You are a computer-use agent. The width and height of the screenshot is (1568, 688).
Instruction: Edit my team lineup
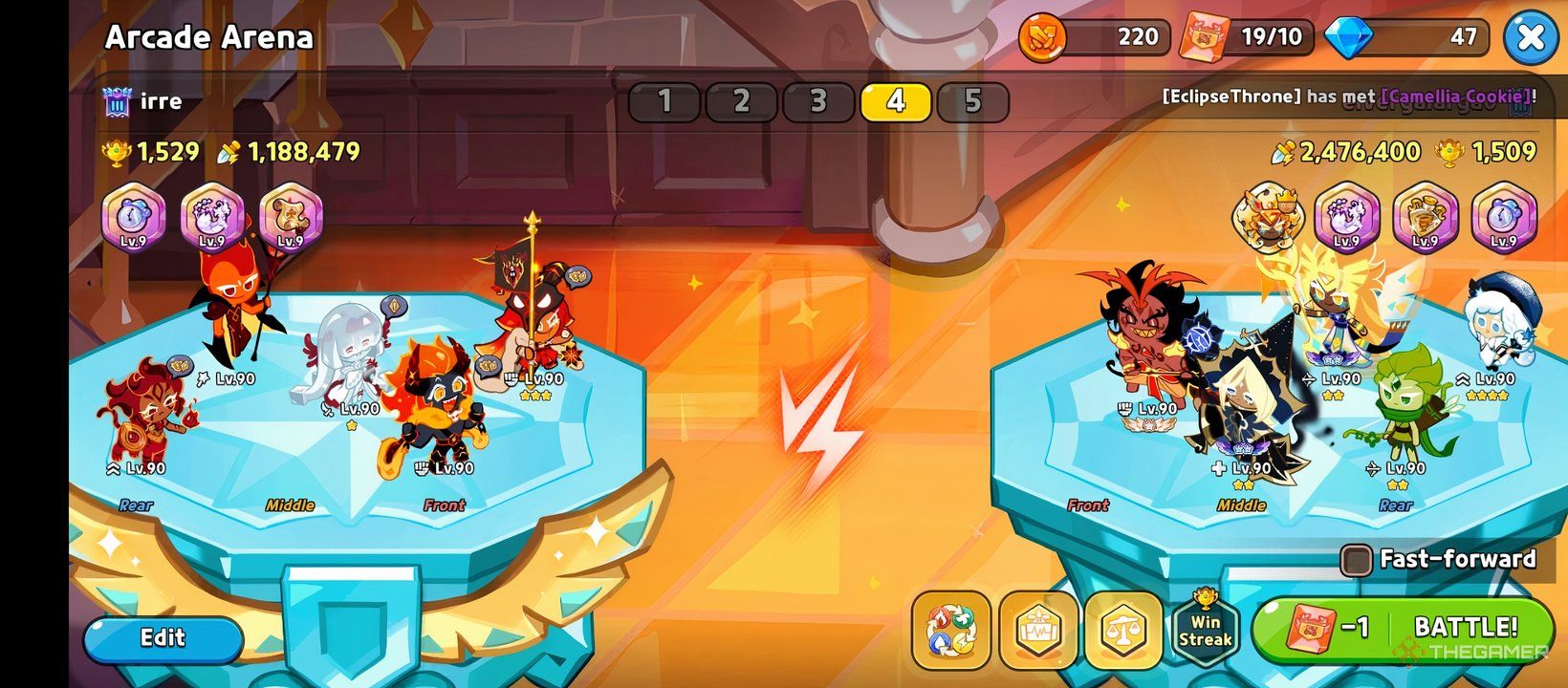coord(163,638)
